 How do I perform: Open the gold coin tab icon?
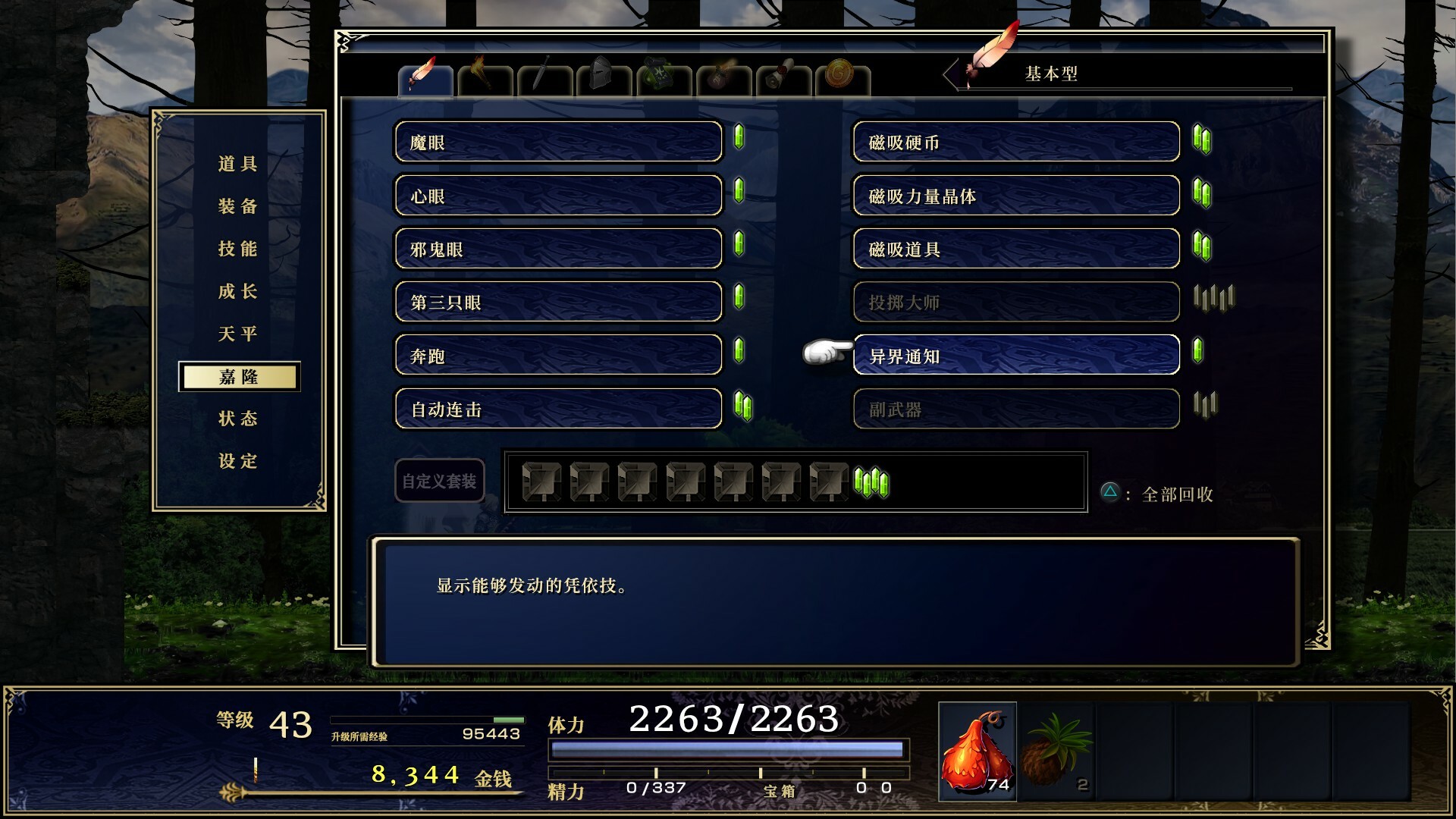[839, 76]
